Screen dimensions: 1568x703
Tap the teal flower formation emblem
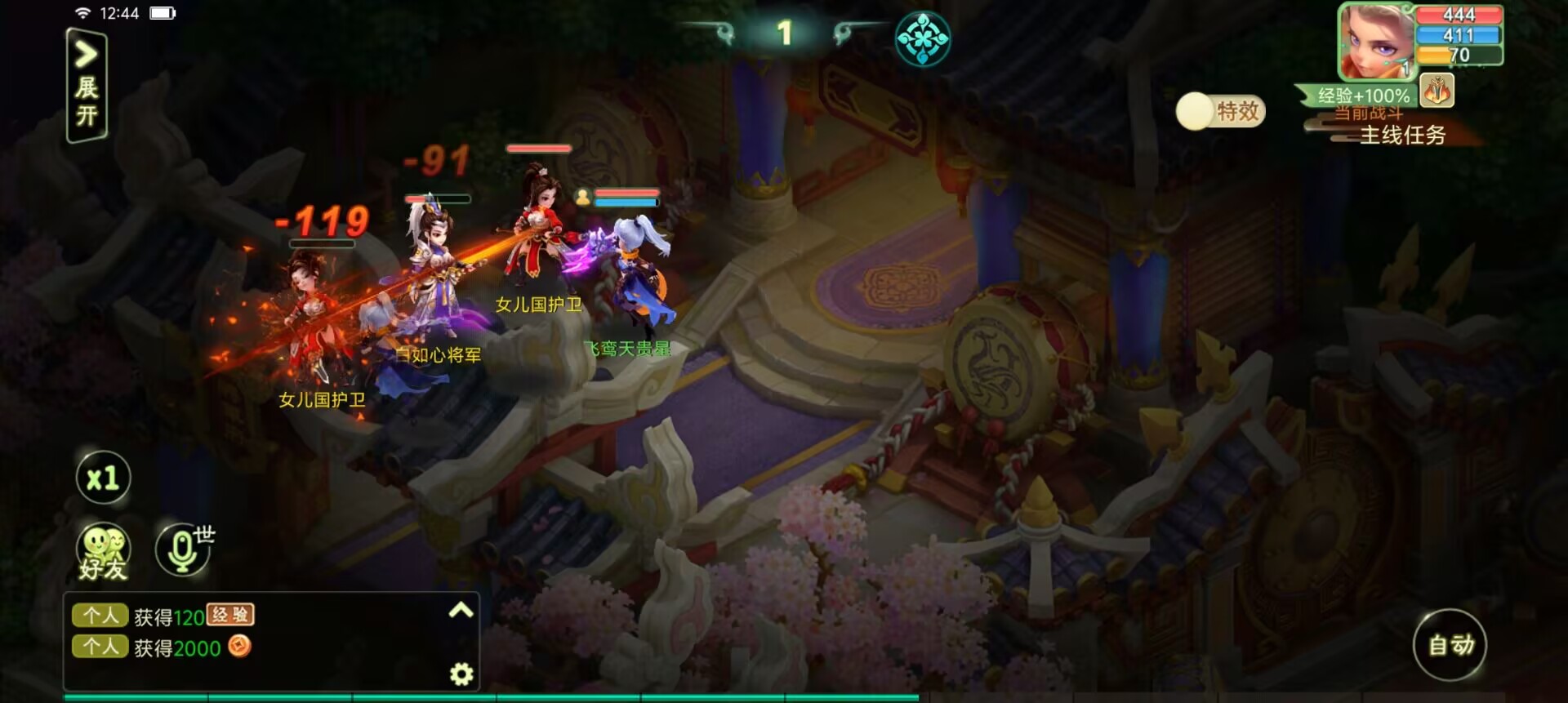pyautogui.click(x=923, y=38)
